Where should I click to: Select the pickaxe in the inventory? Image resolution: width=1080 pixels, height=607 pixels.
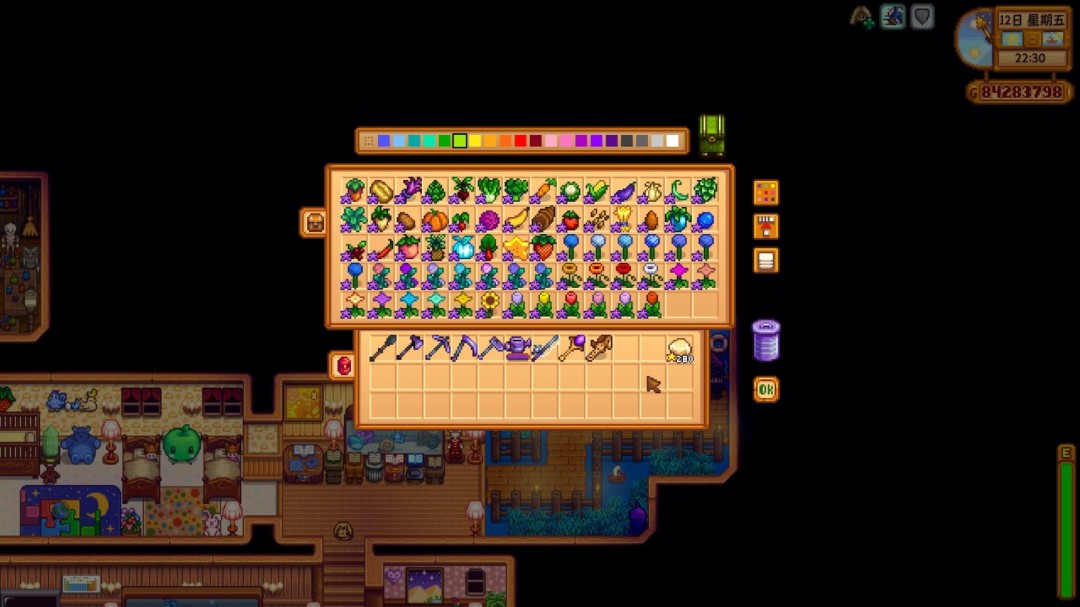click(437, 348)
